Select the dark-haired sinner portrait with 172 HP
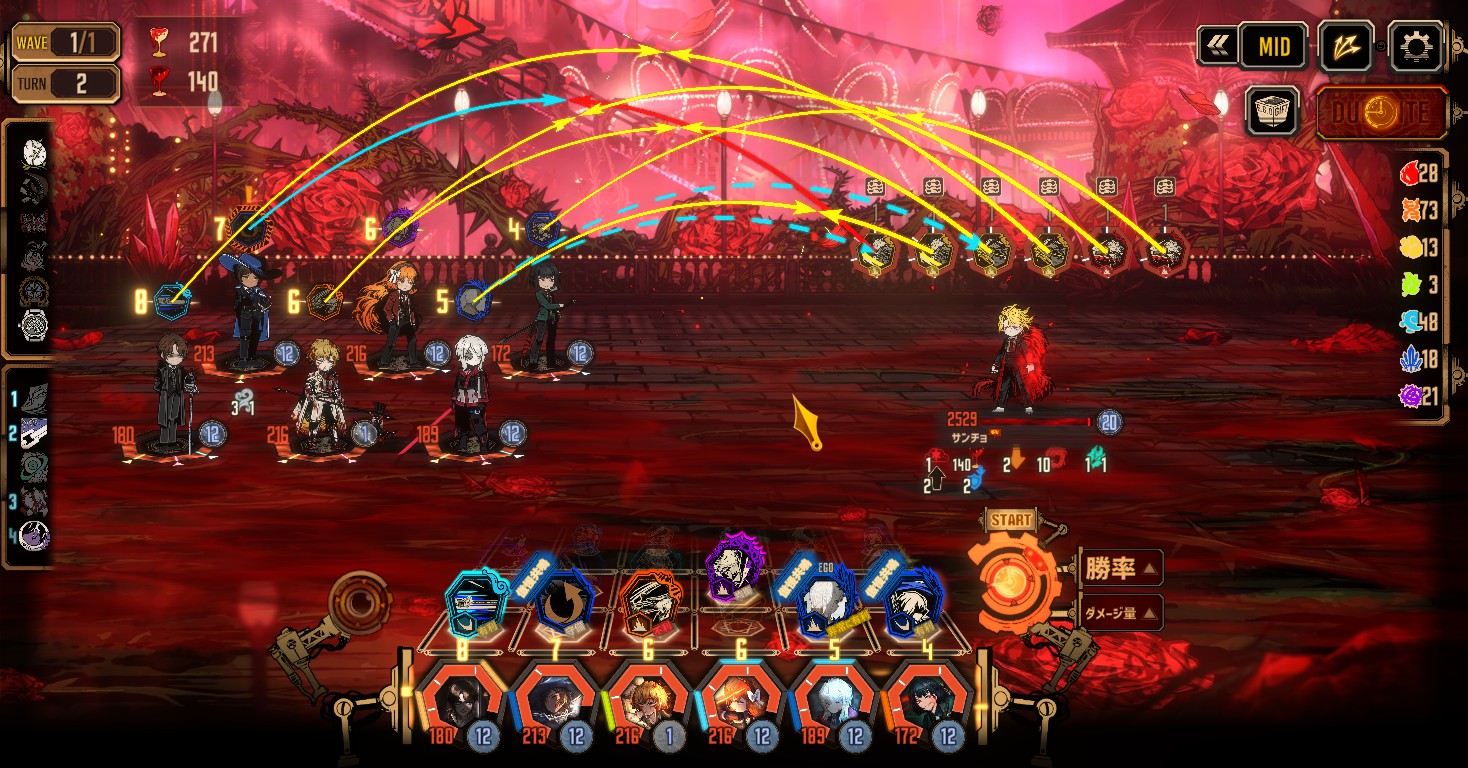Image resolution: width=1468 pixels, height=768 pixels. [x=928, y=701]
